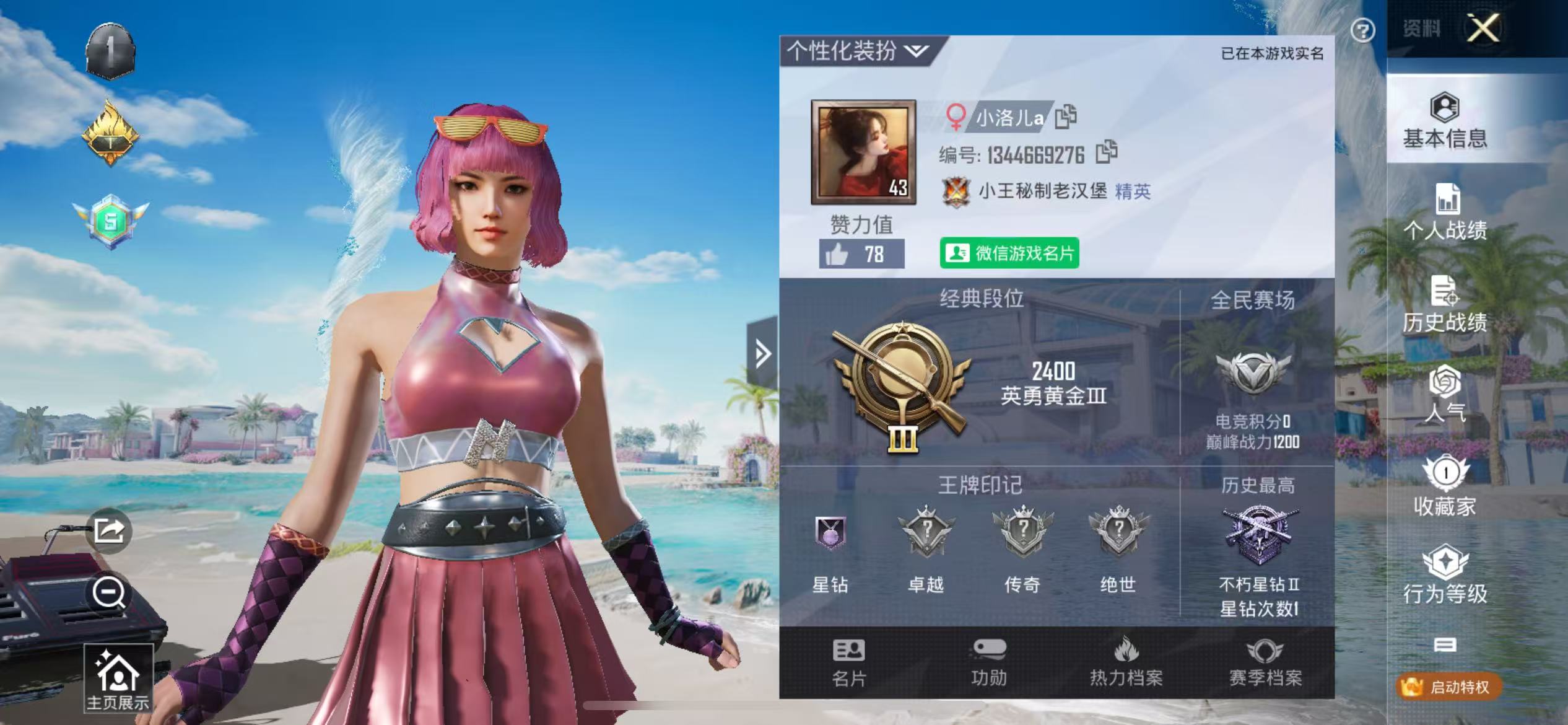Open the 收藏家 tab
Screen dimensions: 1568x725
1444,487
